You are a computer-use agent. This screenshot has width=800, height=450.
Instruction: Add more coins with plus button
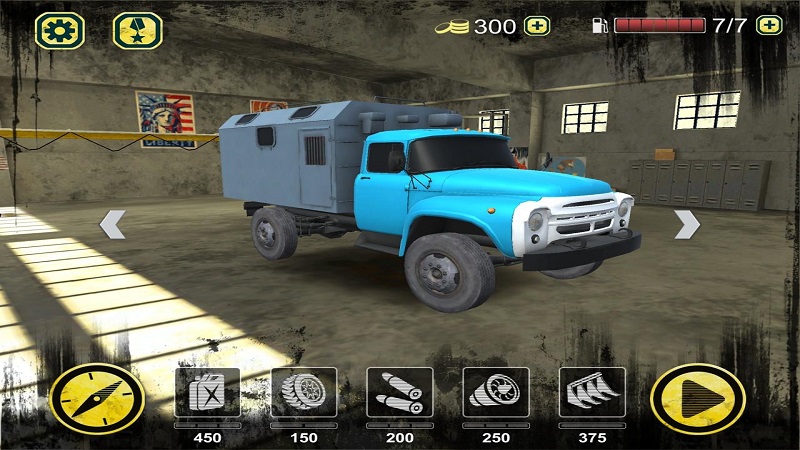coord(537,26)
